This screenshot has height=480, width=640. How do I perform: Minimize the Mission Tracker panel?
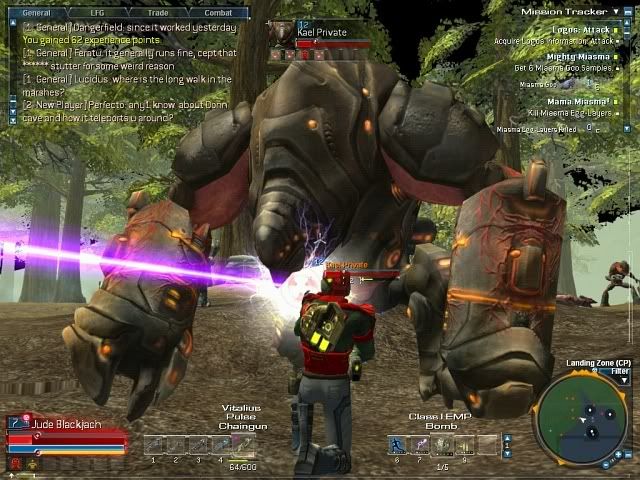[x=627, y=11]
